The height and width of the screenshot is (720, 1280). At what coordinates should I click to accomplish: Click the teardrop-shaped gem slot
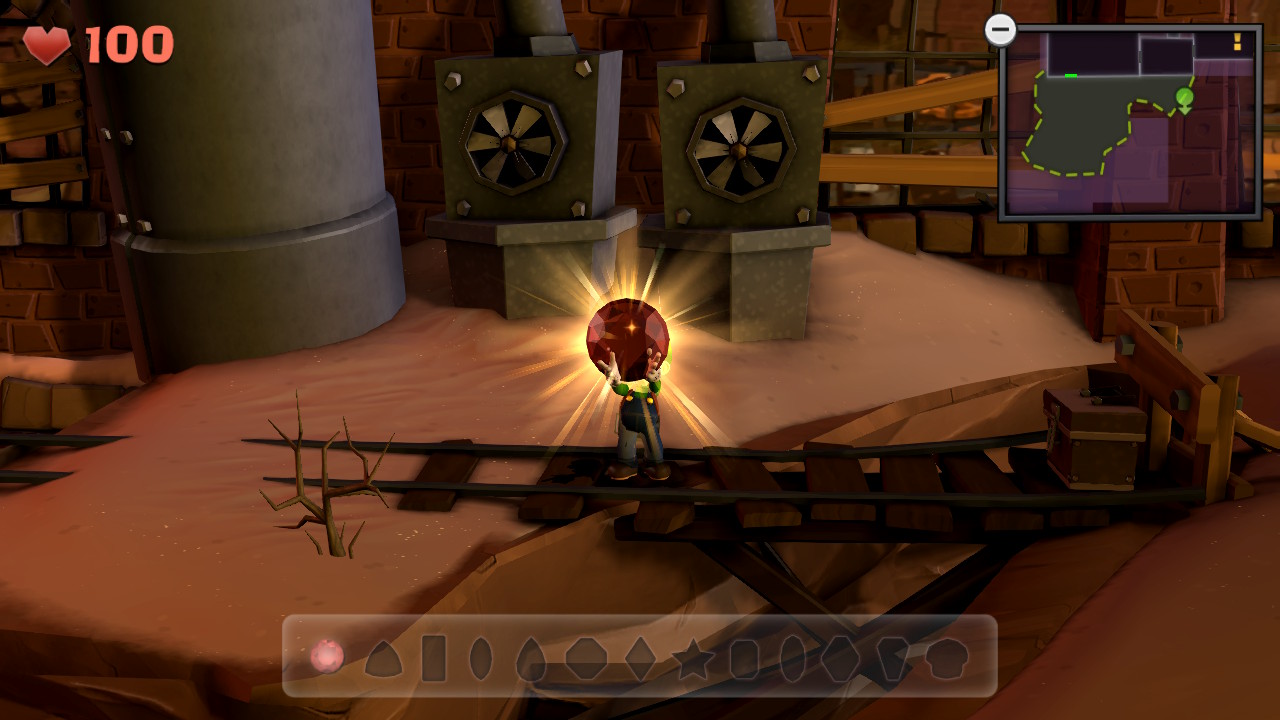pos(529,658)
